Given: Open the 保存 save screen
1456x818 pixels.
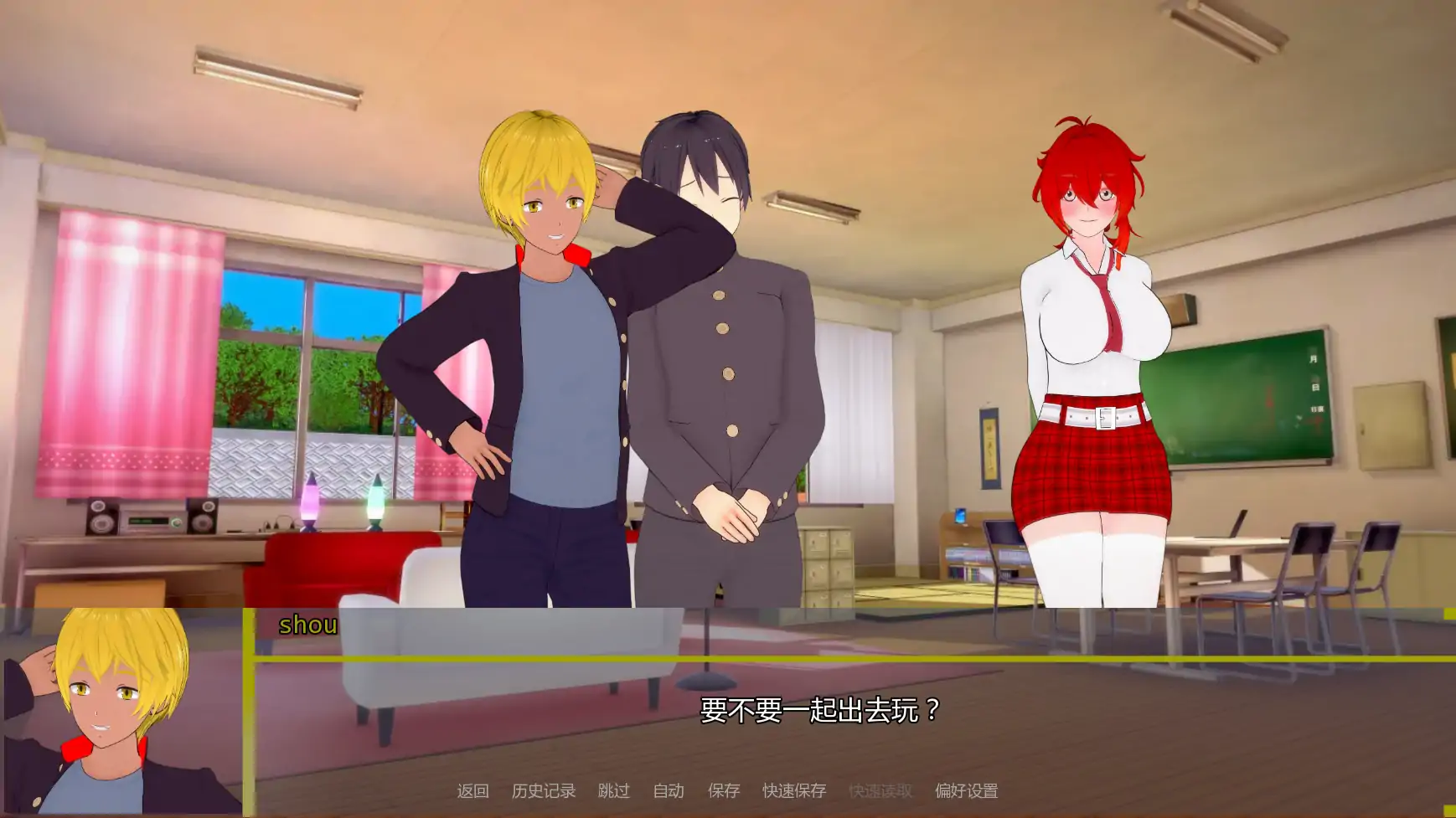Looking at the screenshot, I should click(725, 790).
